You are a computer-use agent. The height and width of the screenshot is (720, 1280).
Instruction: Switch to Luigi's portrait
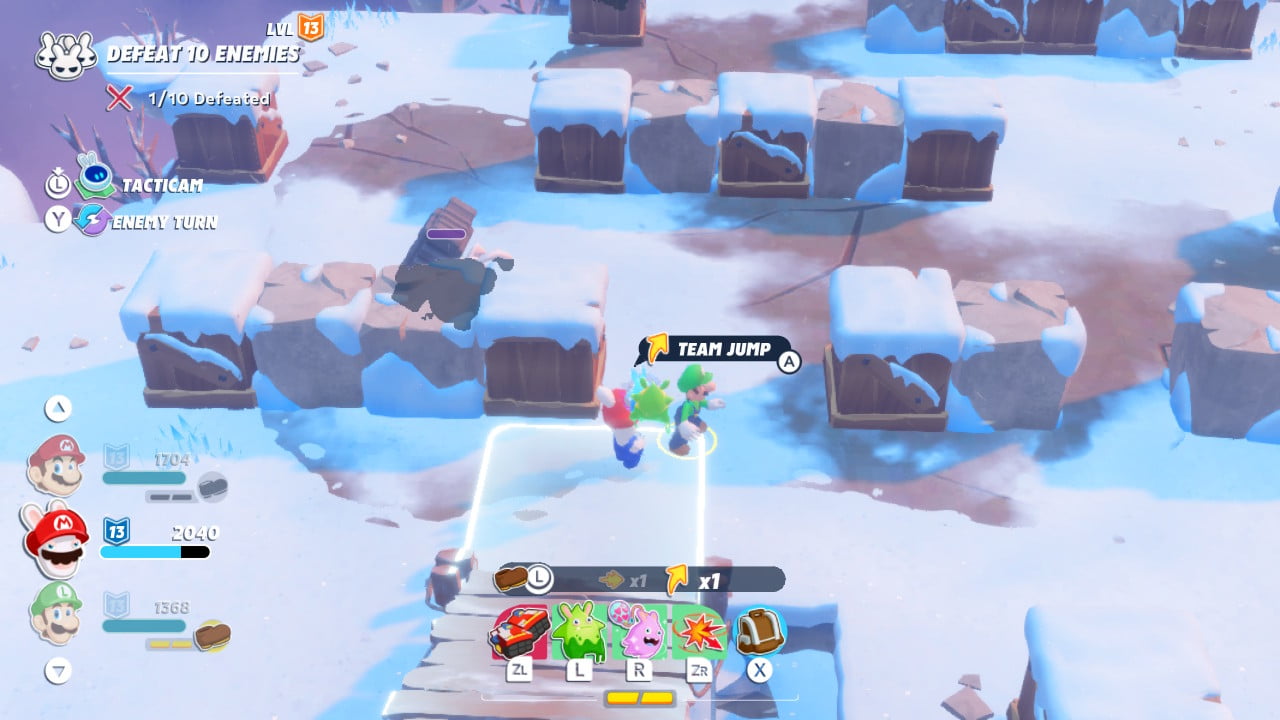[x=55, y=612]
